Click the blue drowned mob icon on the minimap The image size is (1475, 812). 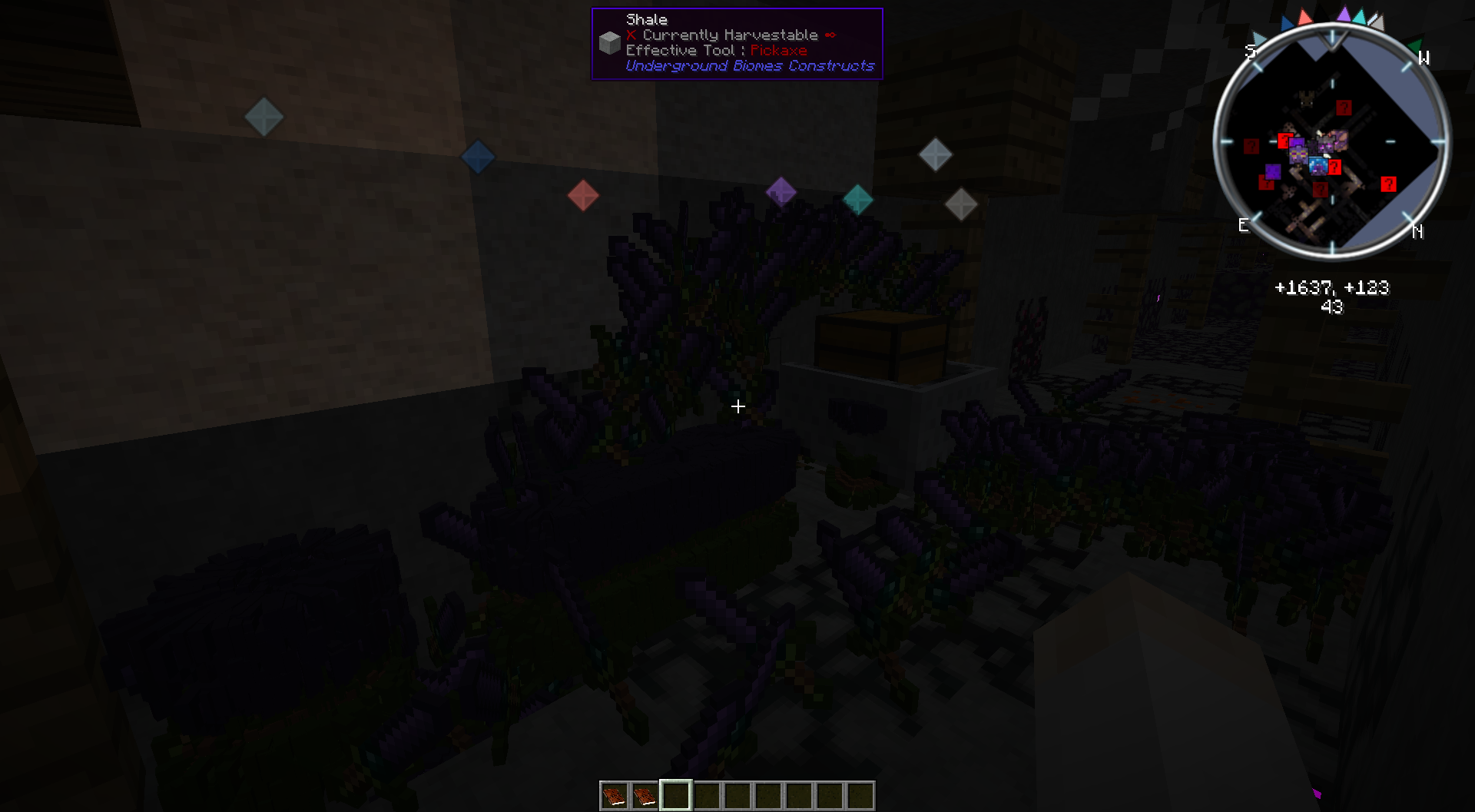(1318, 167)
